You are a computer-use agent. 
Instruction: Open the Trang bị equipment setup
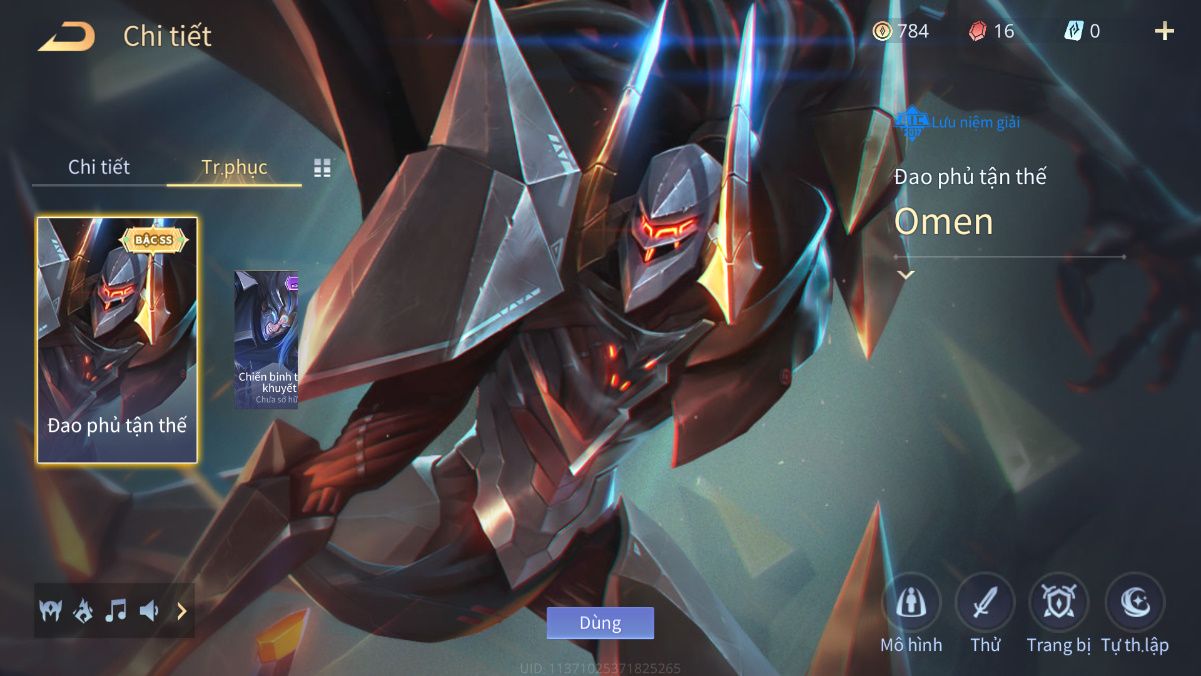pos(1058,603)
